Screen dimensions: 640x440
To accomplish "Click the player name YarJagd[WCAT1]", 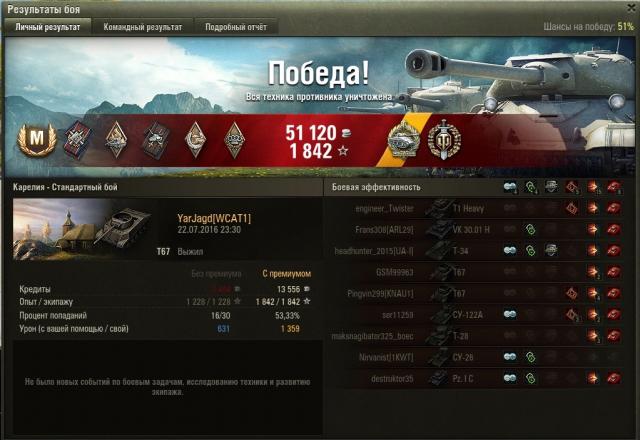I will click(213, 218).
